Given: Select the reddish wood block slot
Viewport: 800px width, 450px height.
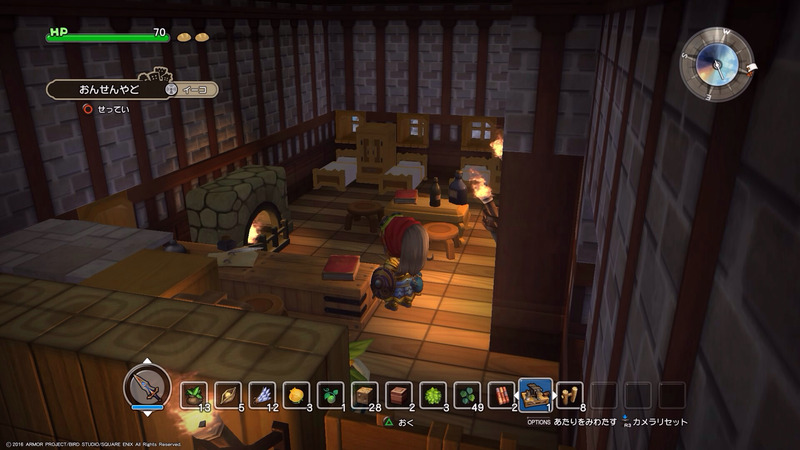Looking at the screenshot, I should coord(398,395).
